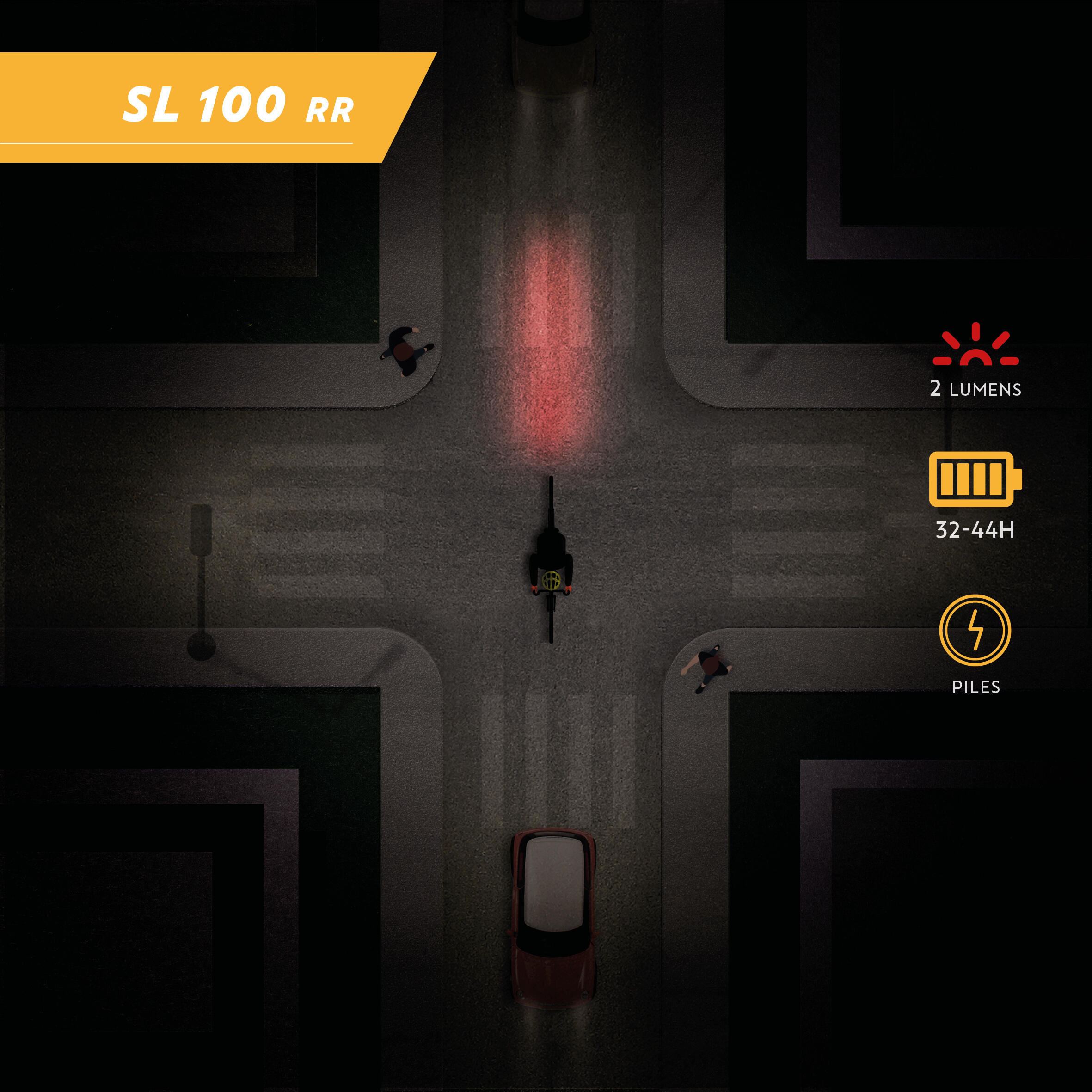Click the red light-beam lumens icon
The height and width of the screenshot is (1092, 1092).
pos(975,345)
